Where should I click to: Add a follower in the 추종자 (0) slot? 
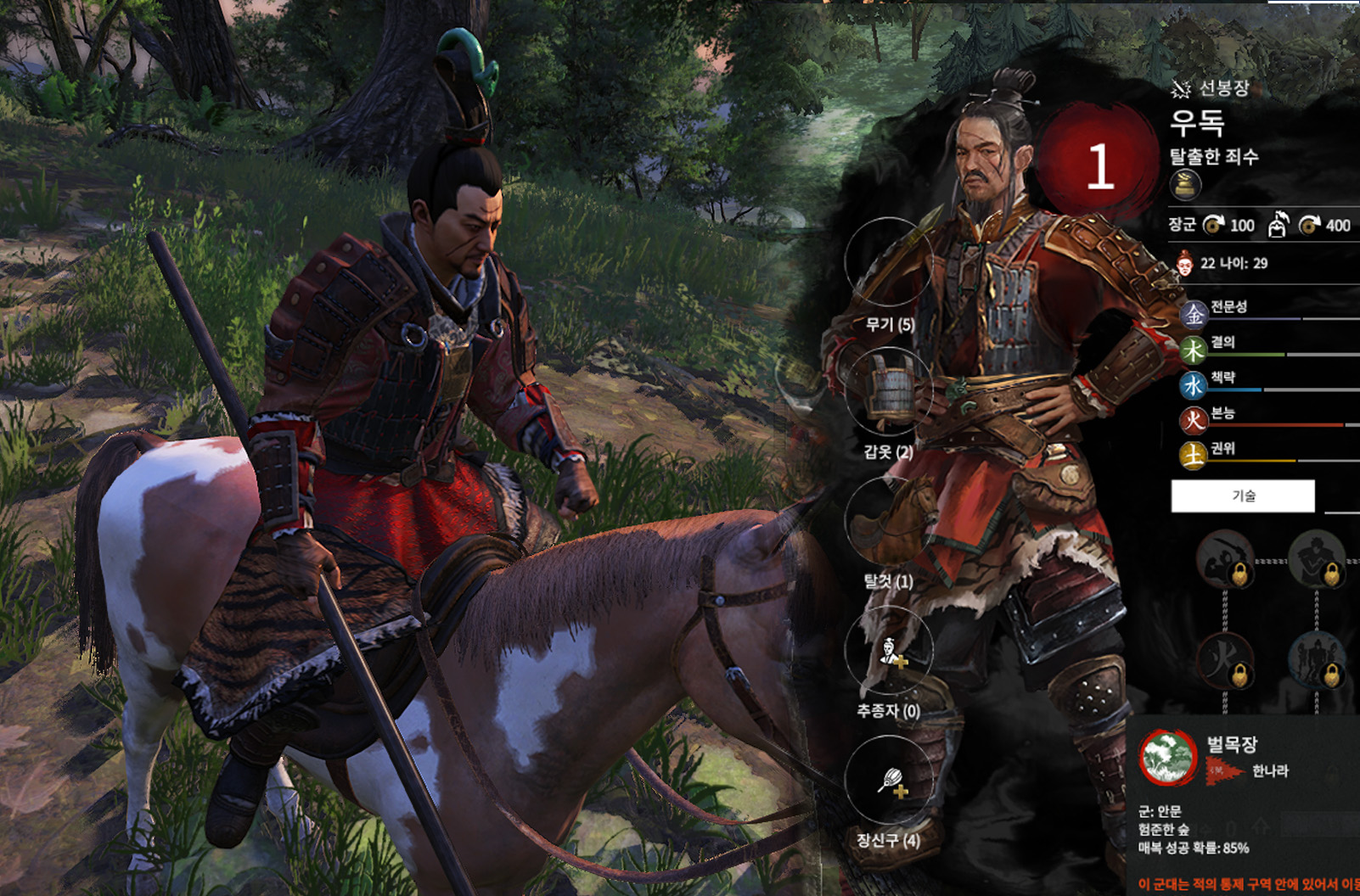click(889, 651)
